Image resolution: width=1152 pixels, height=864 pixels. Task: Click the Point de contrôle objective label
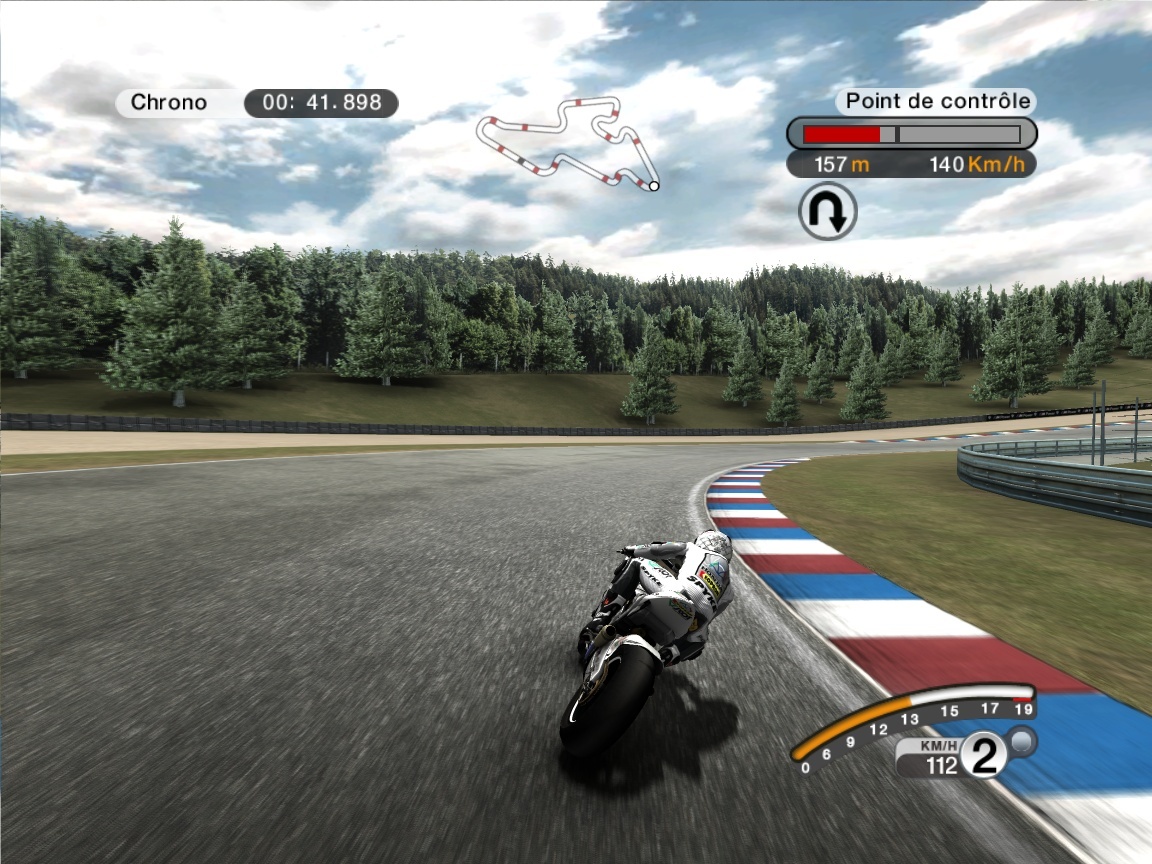click(937, 101)
